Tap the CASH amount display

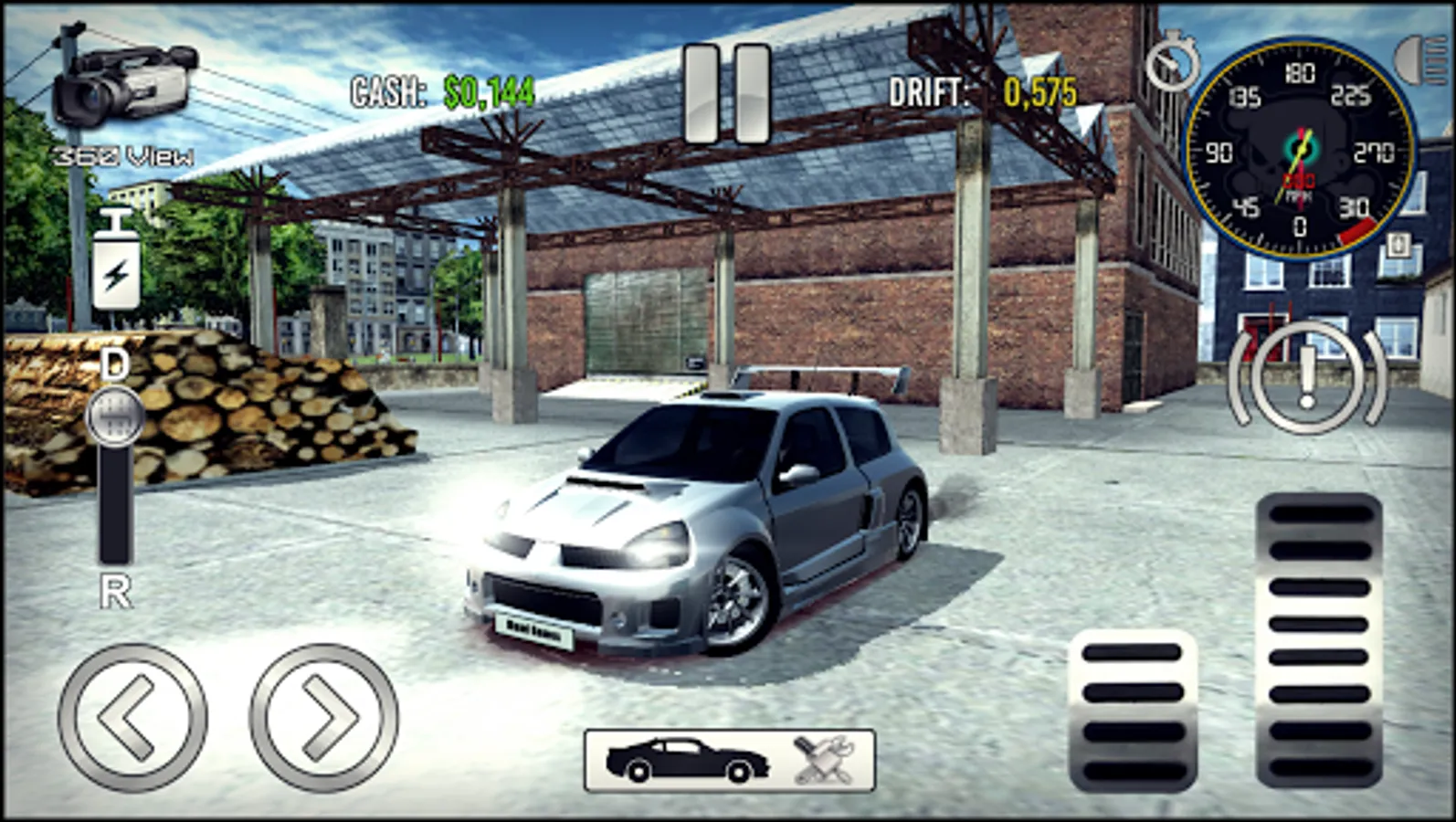[438, 89]
